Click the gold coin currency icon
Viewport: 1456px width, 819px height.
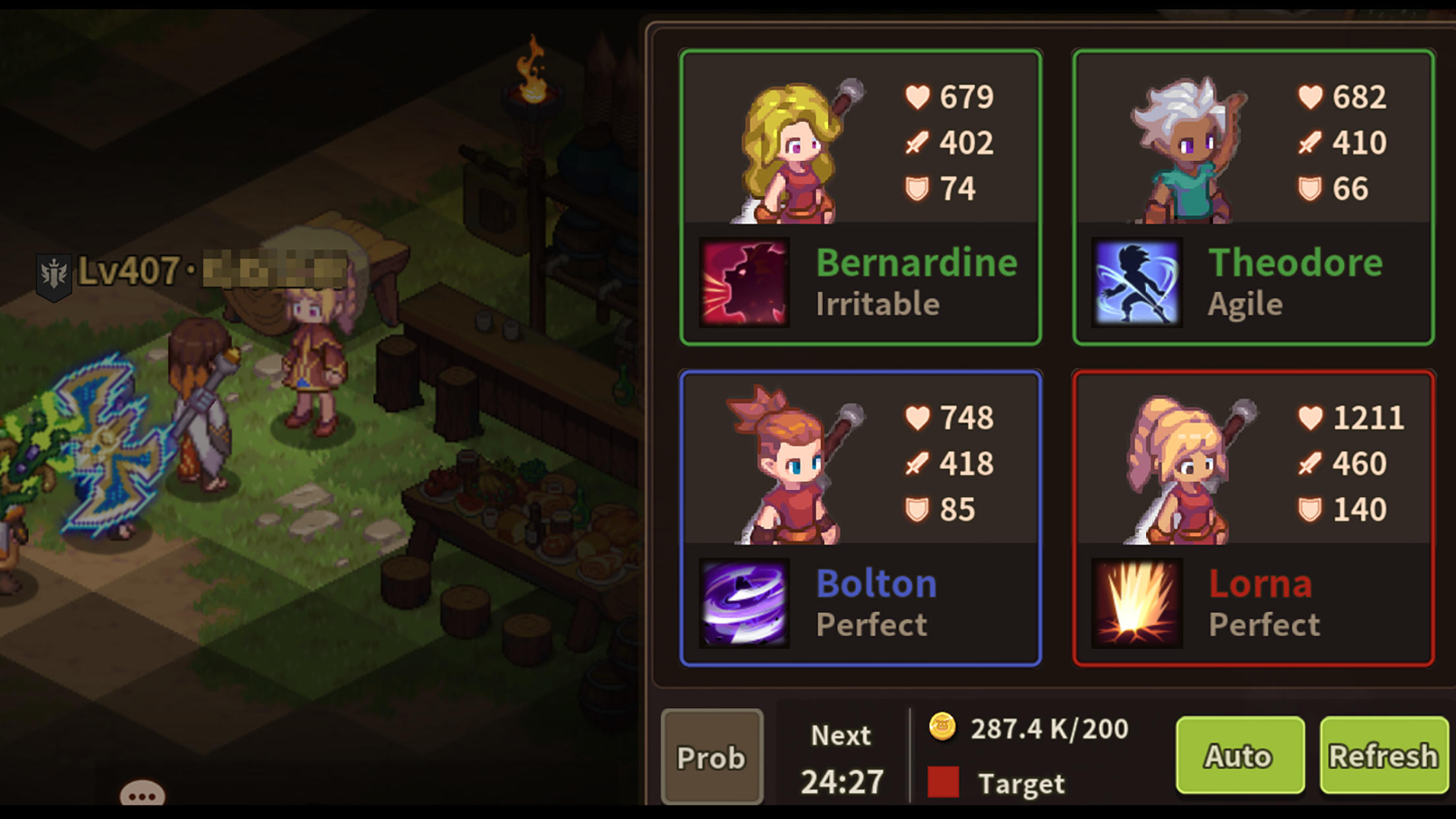[x=943, y=729]
